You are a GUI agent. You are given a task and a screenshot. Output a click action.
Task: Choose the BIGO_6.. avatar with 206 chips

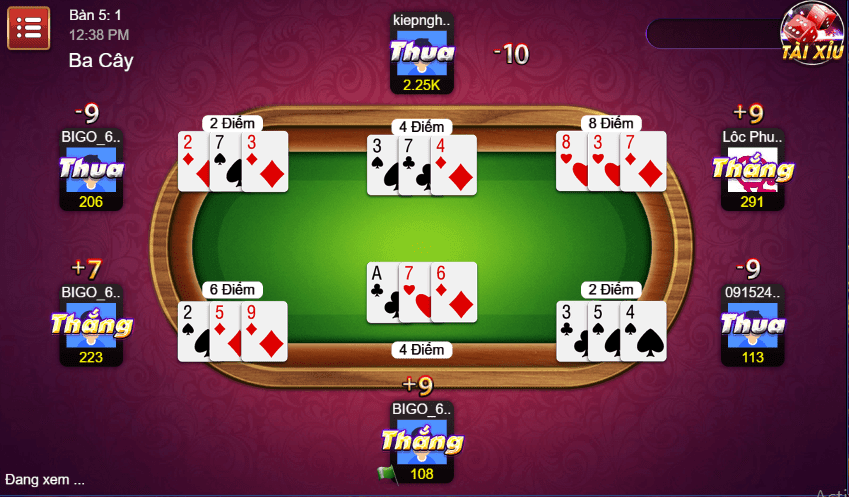click(91, 170)
